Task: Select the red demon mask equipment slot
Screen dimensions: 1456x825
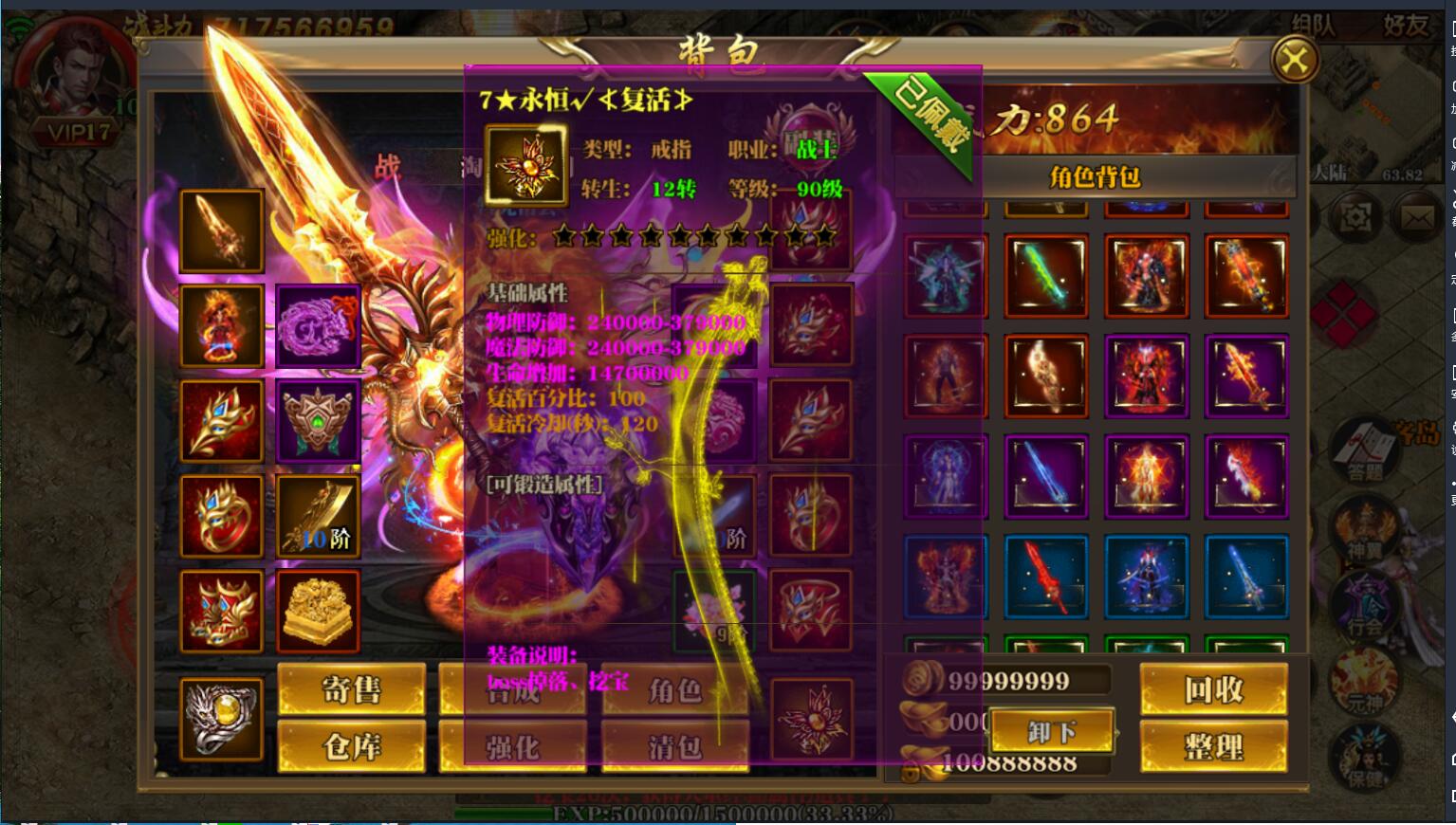Action: [x=222, y=612]
